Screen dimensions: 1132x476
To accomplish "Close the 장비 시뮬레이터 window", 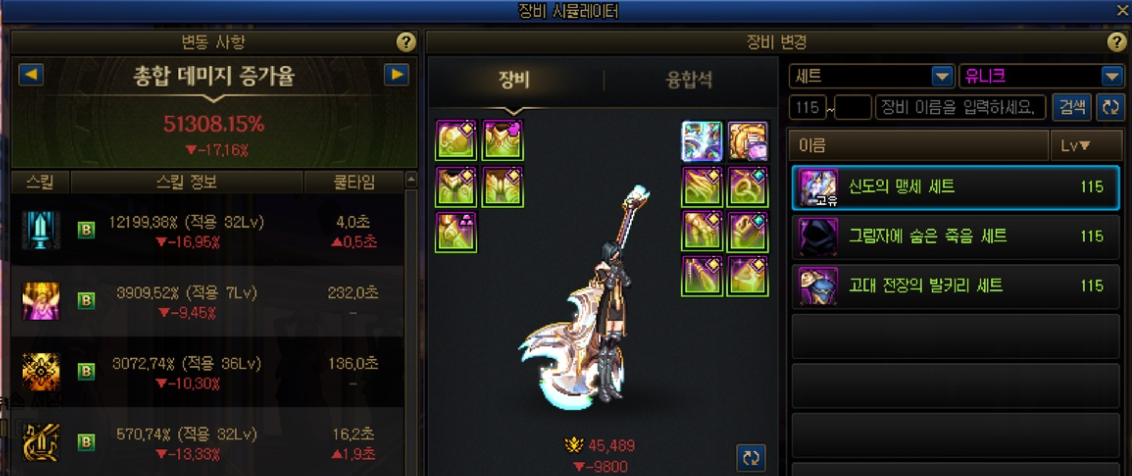I will coord(1122,11).
